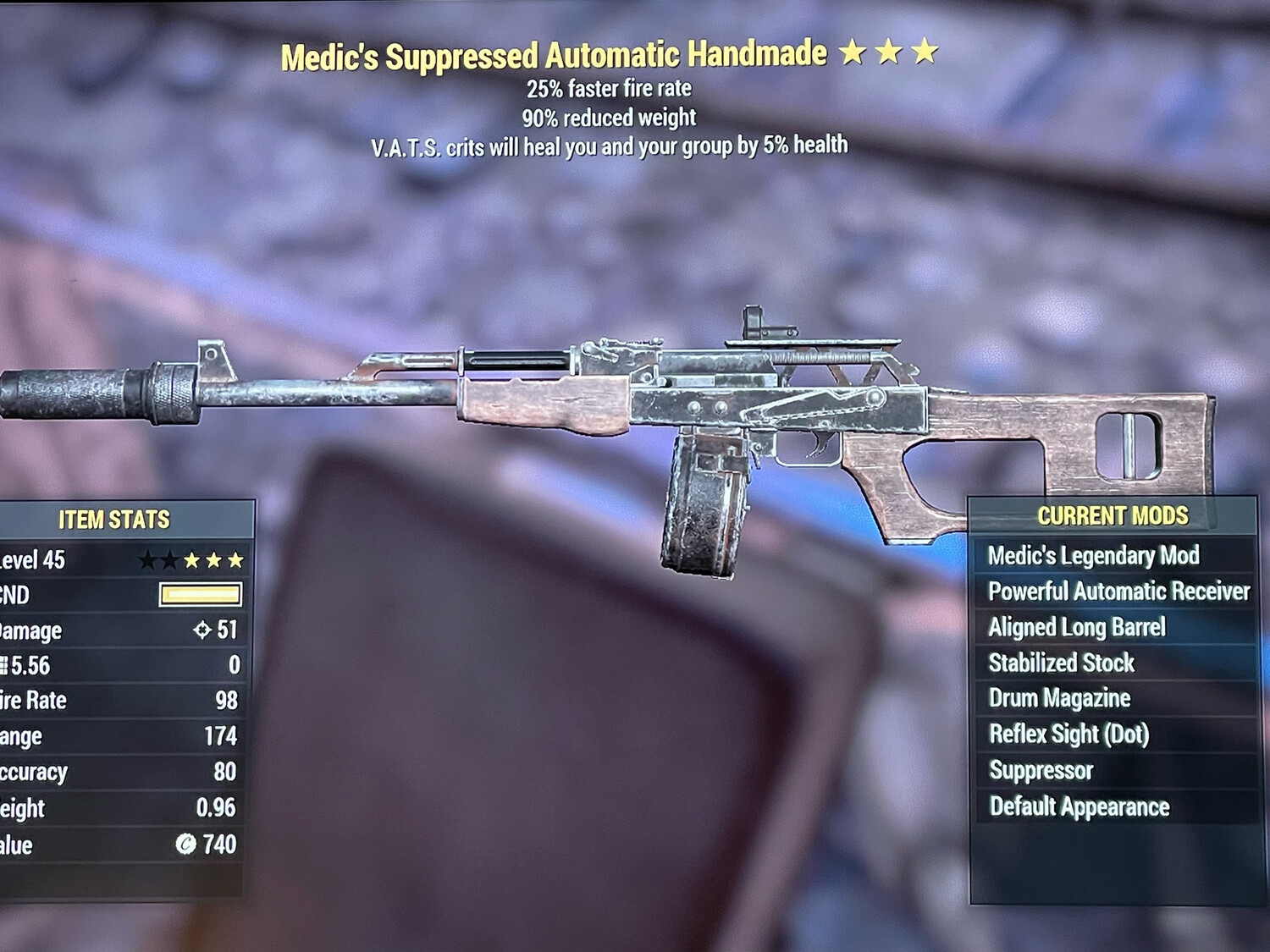Click the Aligned Long Barrel mod
This screenshot has width=1270, height=952.
pyautogui.click(x=1077, y=627)
